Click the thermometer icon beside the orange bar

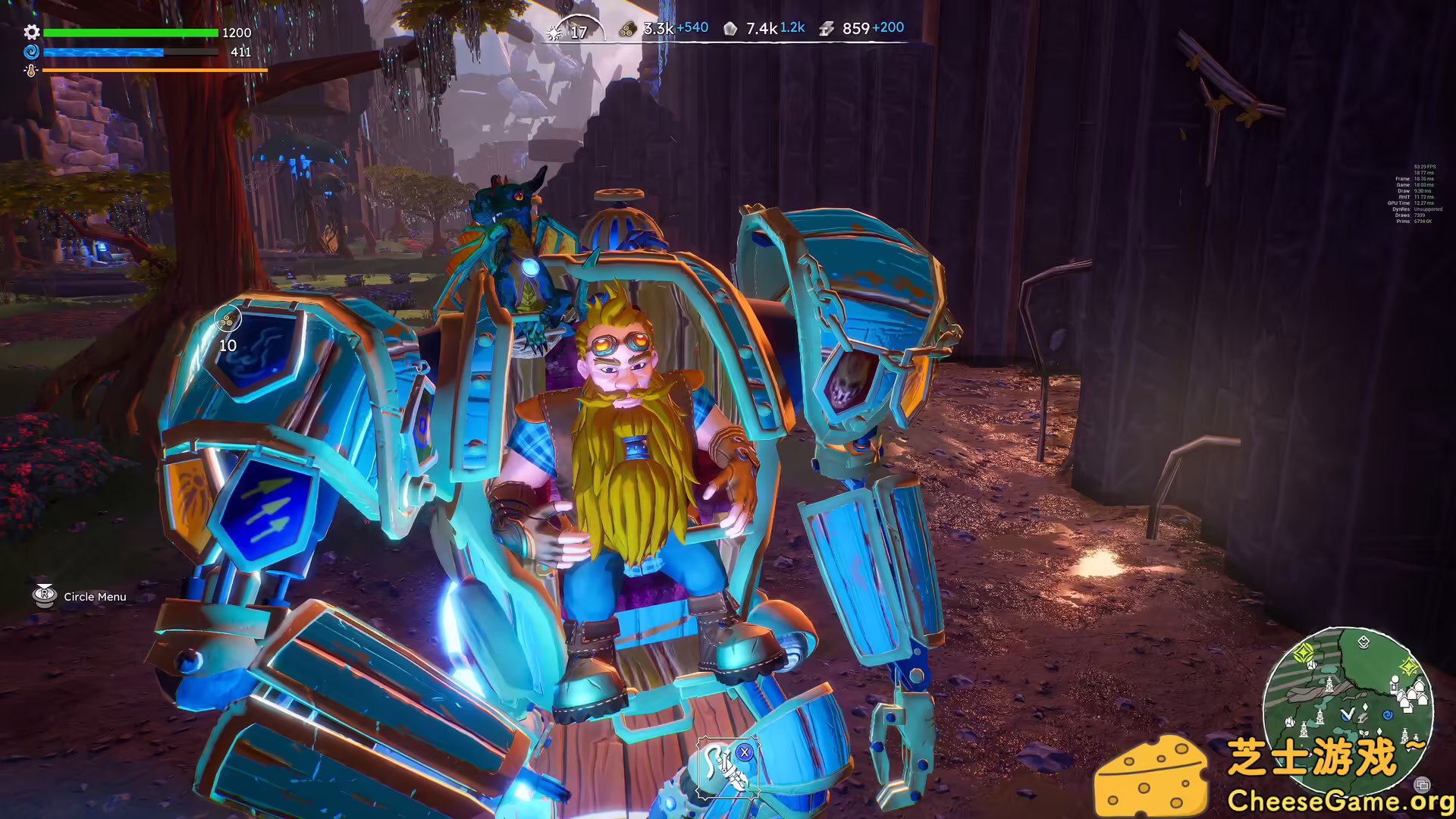click(30, 72)
